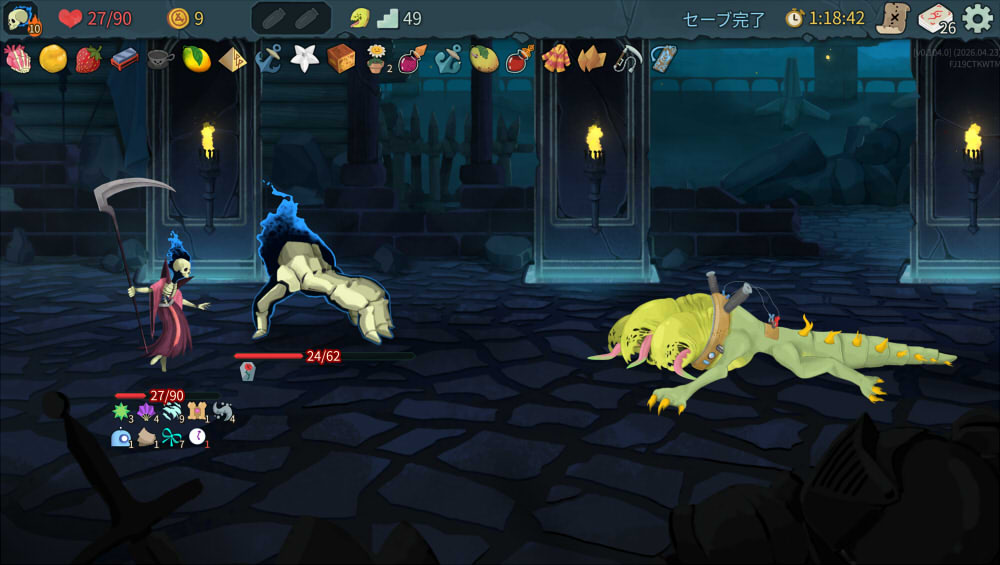
Task: Inspect the pink potion flask relic
Action: point(412,59)
